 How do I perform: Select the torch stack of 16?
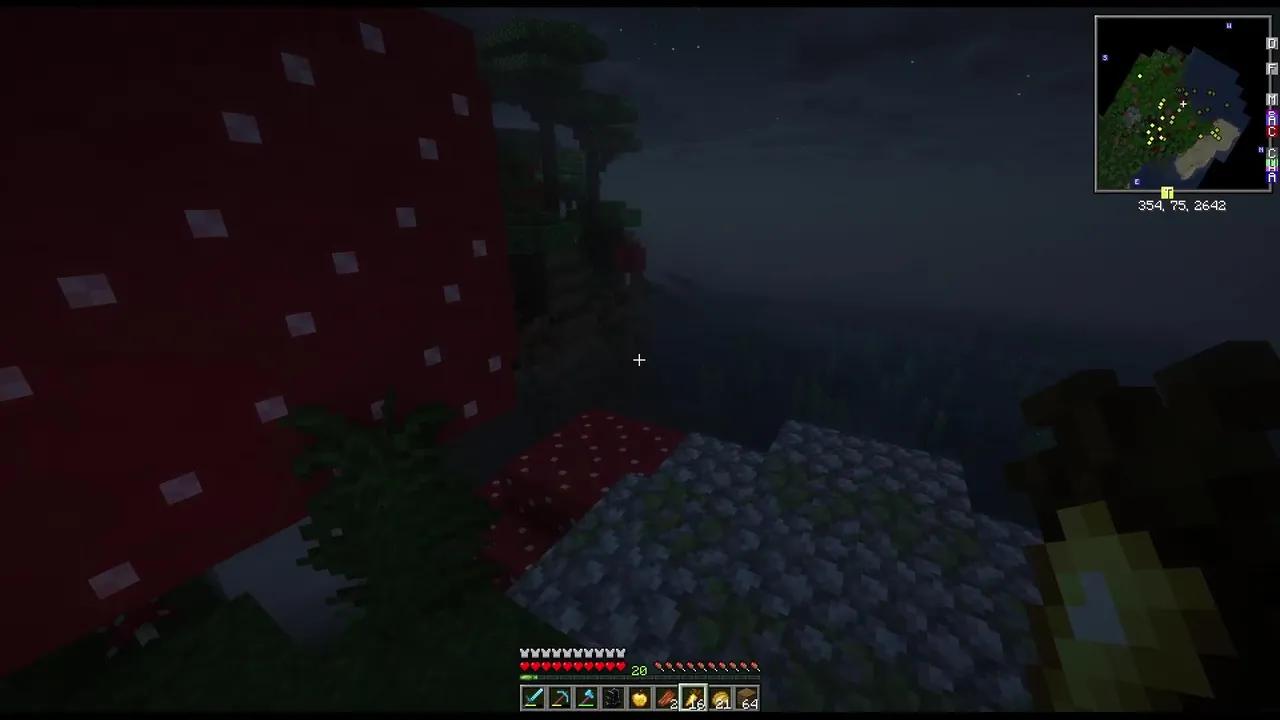point(694,697)
